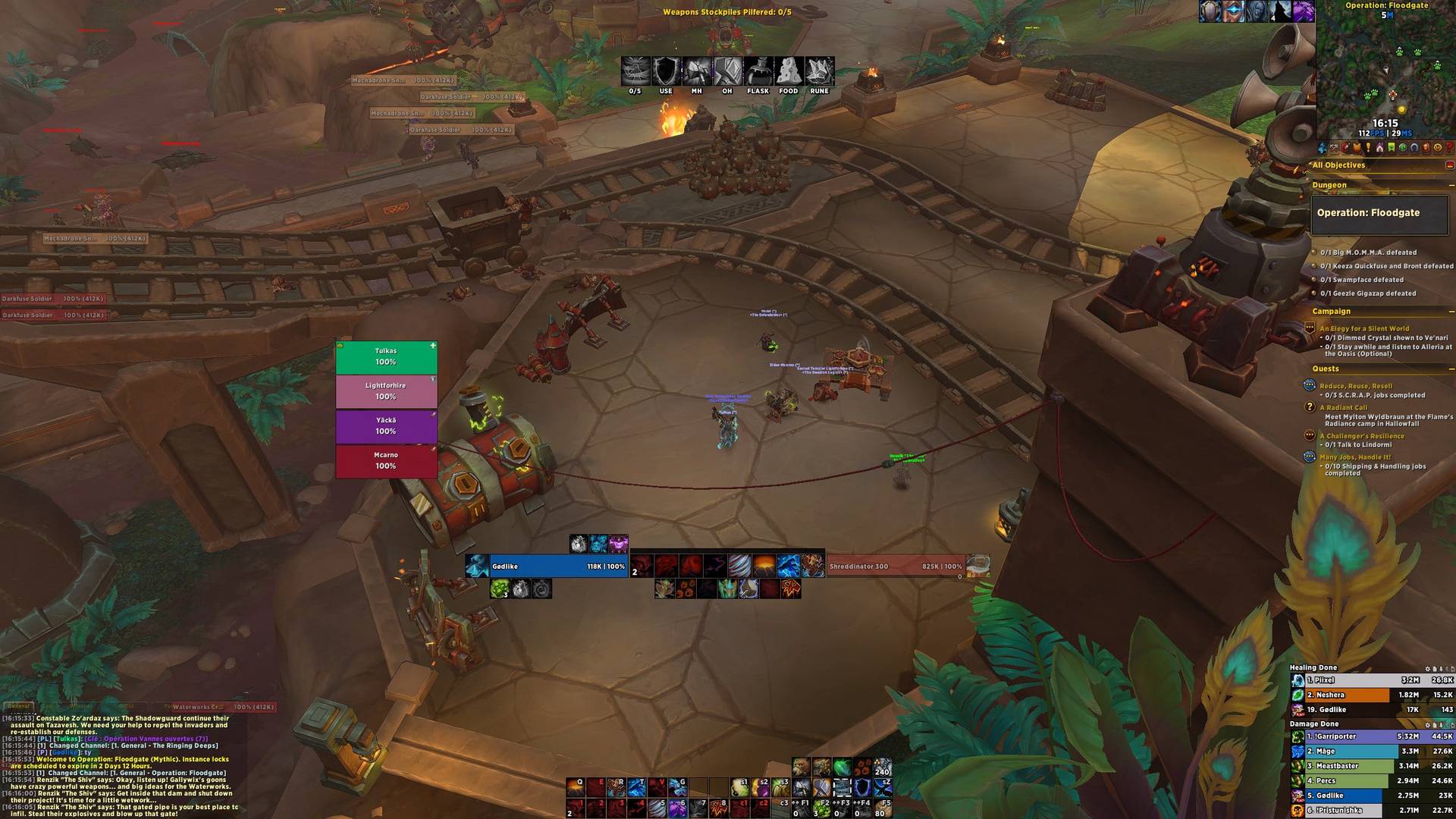Target Yáckà in the party frames
The width and height of the screenshot is (1456, 819).
pyautogui.click(x=386, y=426)
